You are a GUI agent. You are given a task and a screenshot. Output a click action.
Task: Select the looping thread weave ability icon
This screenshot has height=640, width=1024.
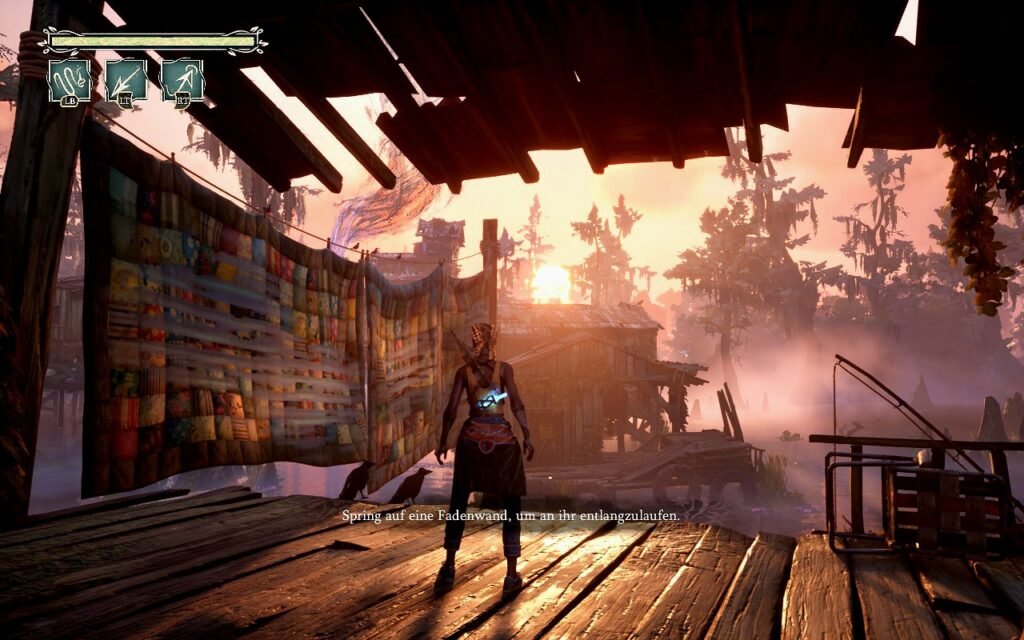[69, 80]
